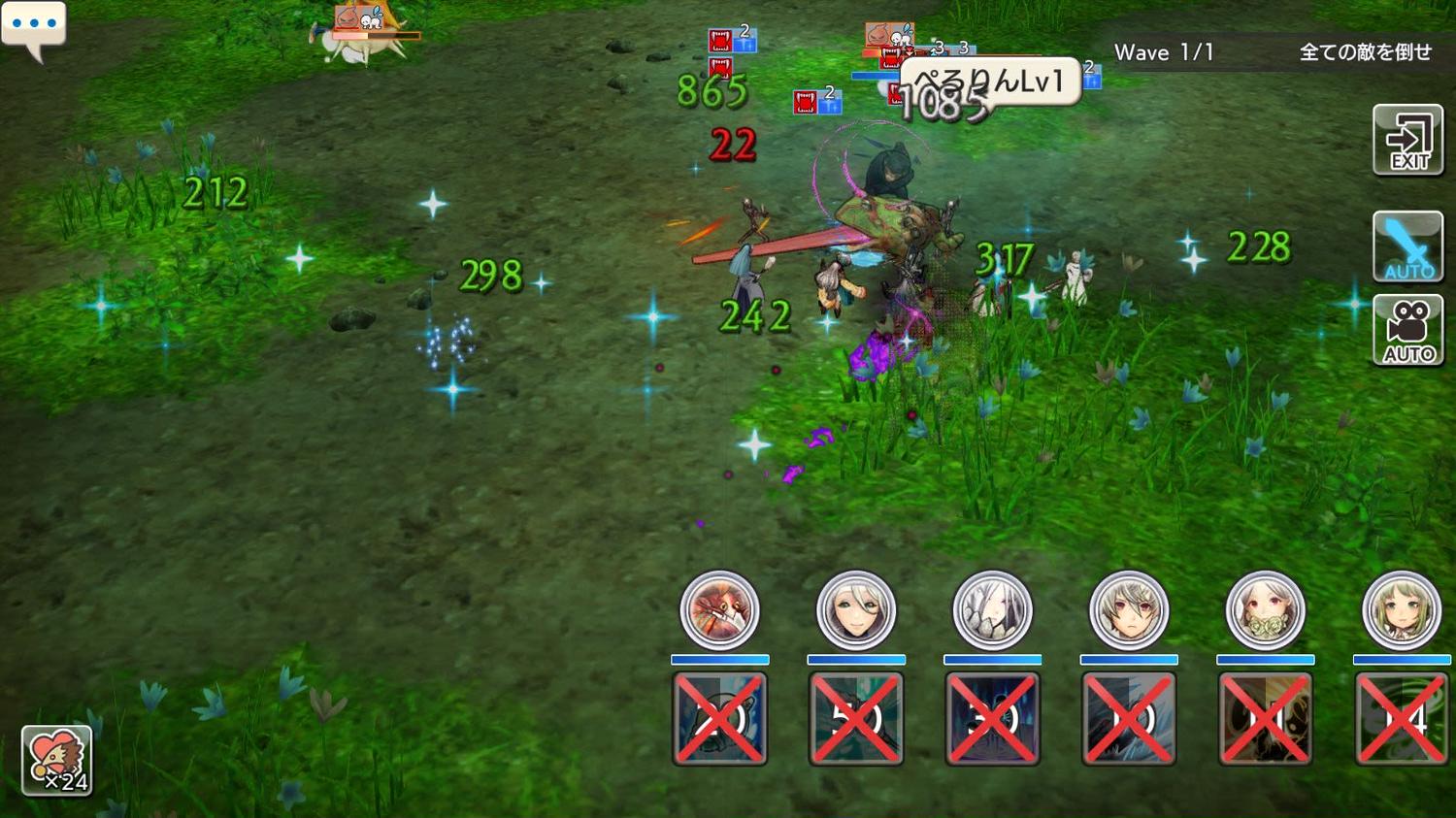
Task: Choose the green-haired girl portrait
Action: (x=1401, y=610)
